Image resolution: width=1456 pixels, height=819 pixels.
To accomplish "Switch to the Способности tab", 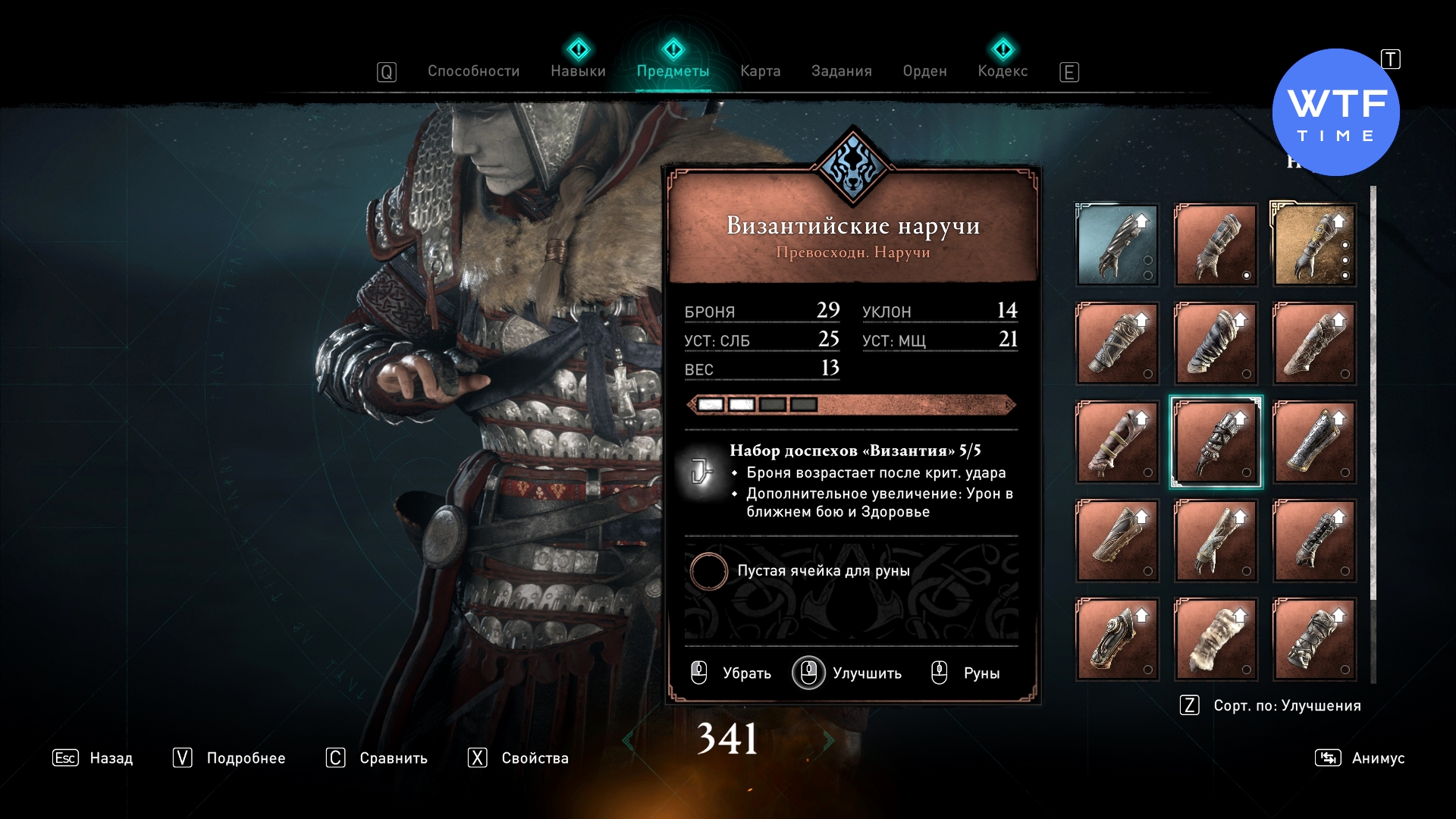I will pos(473,71).
